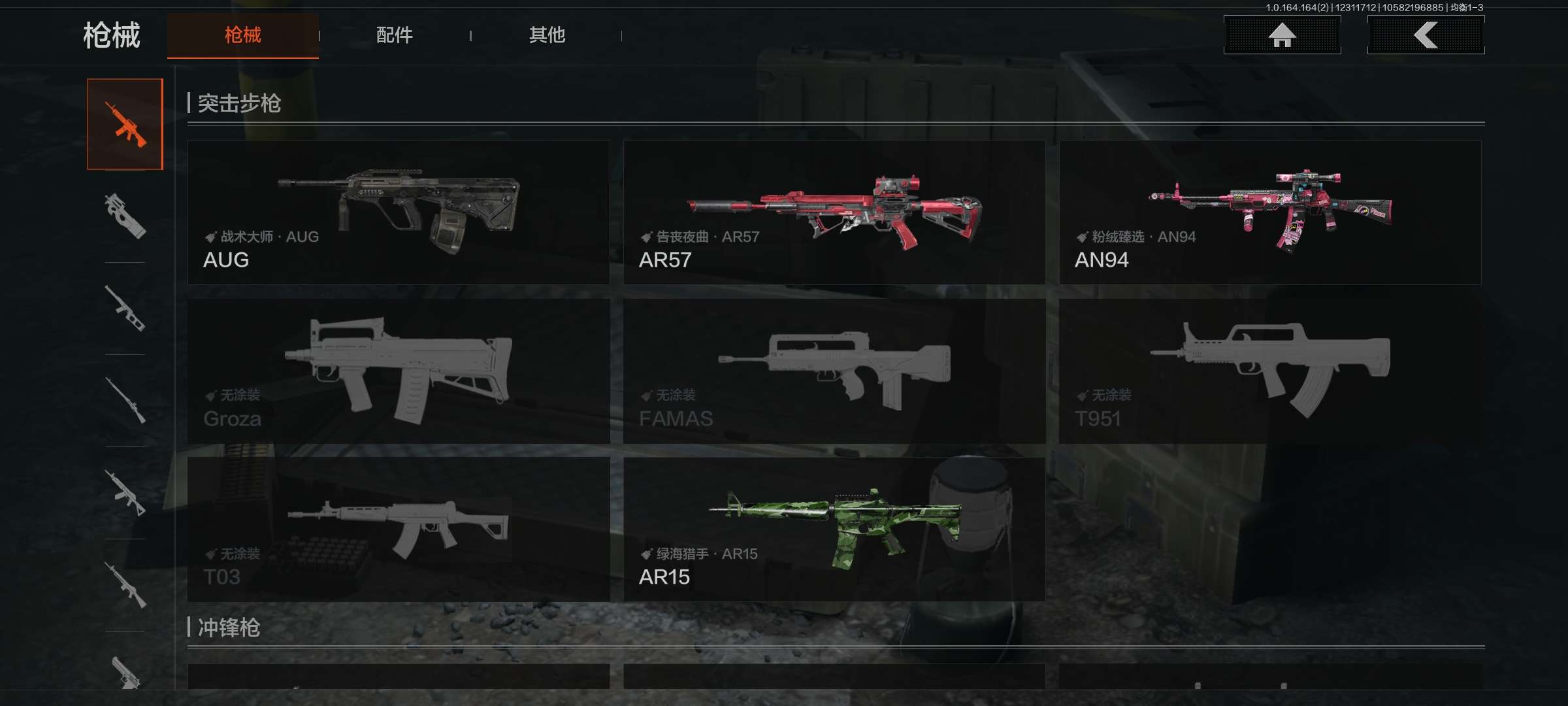Select the AUG weapon card
1568x706 pixels.
pos(399,212)
